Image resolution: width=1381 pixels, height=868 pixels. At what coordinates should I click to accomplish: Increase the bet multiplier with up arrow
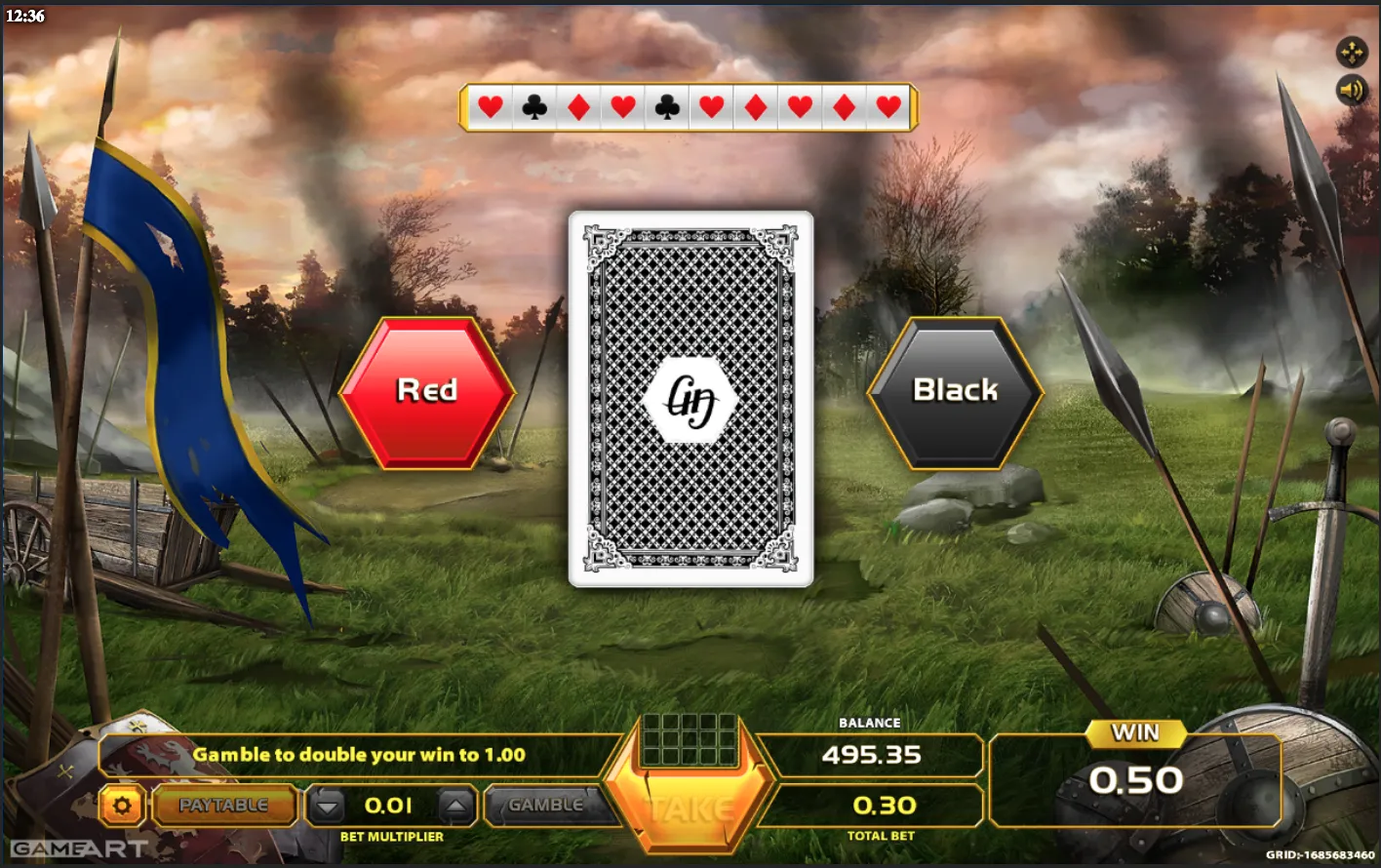453,807
